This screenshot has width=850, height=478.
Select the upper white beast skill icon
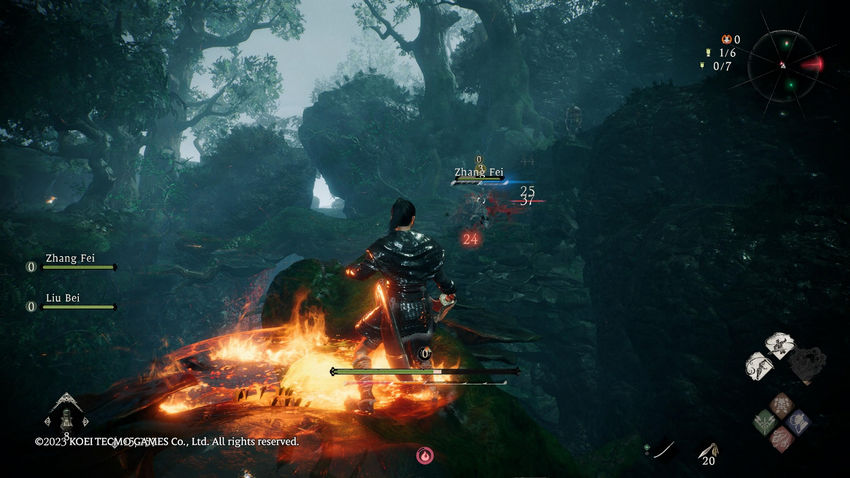(x=780, y=345)
